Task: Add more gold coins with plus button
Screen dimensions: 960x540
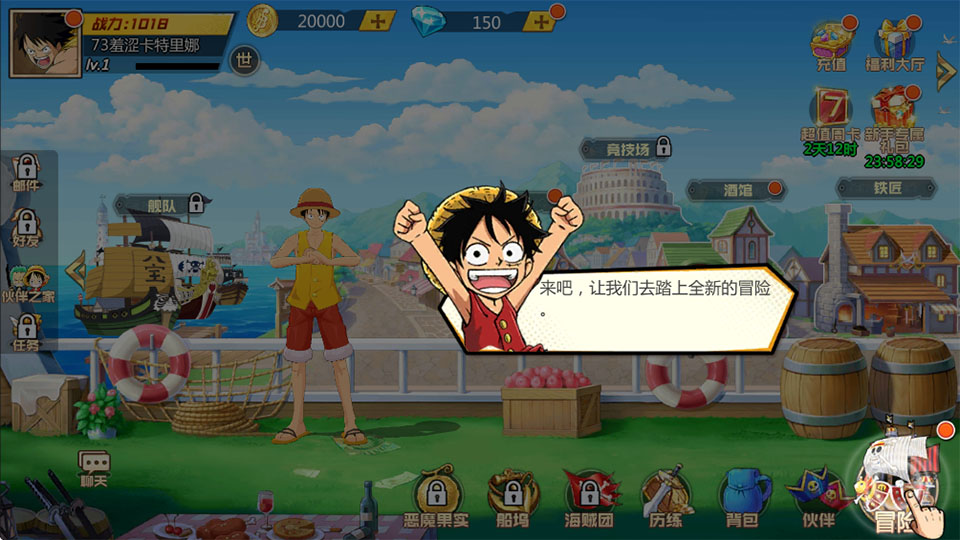Action: [377, 21]
